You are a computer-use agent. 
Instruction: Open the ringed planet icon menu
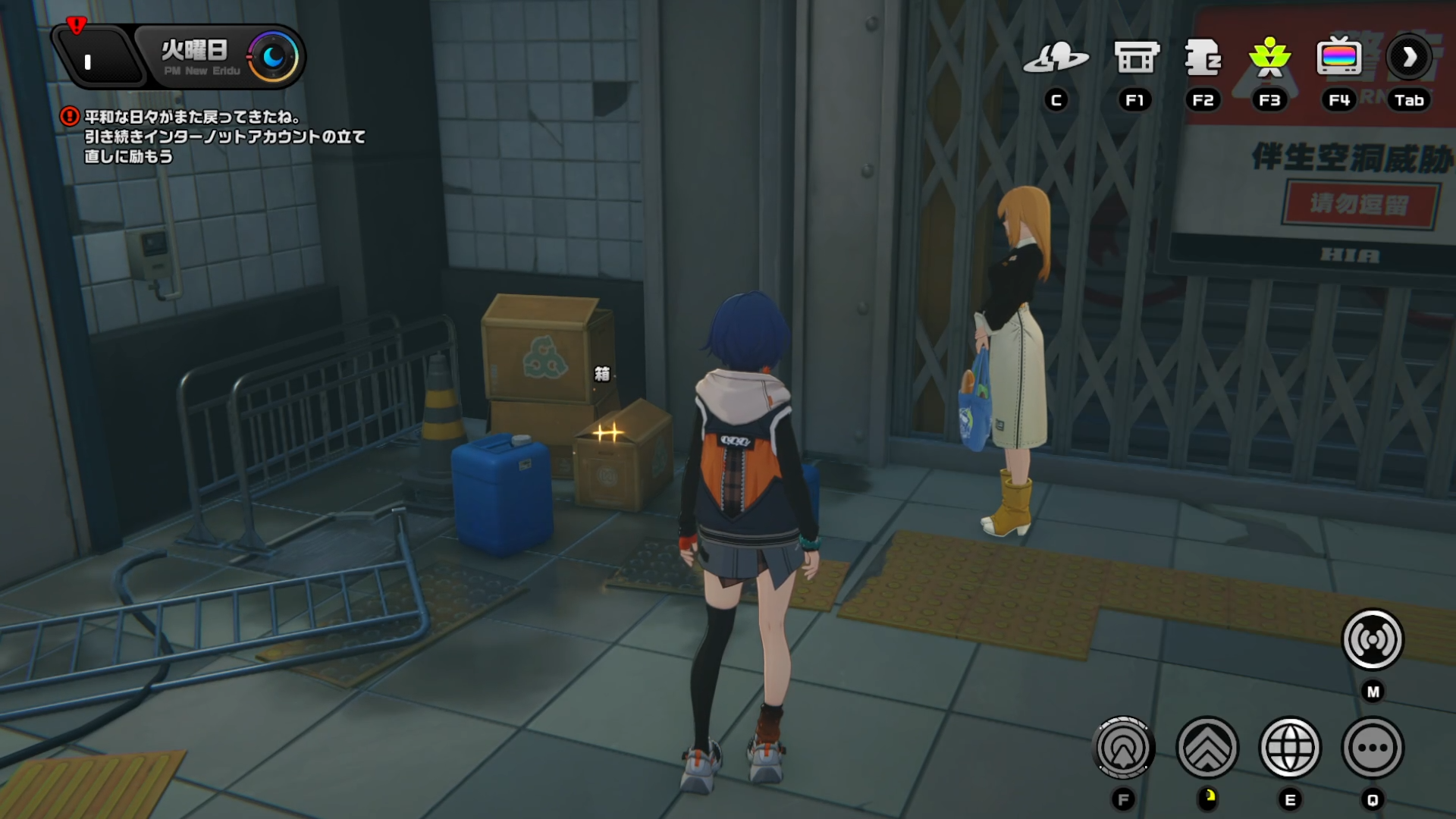[x=1056, y=58]
